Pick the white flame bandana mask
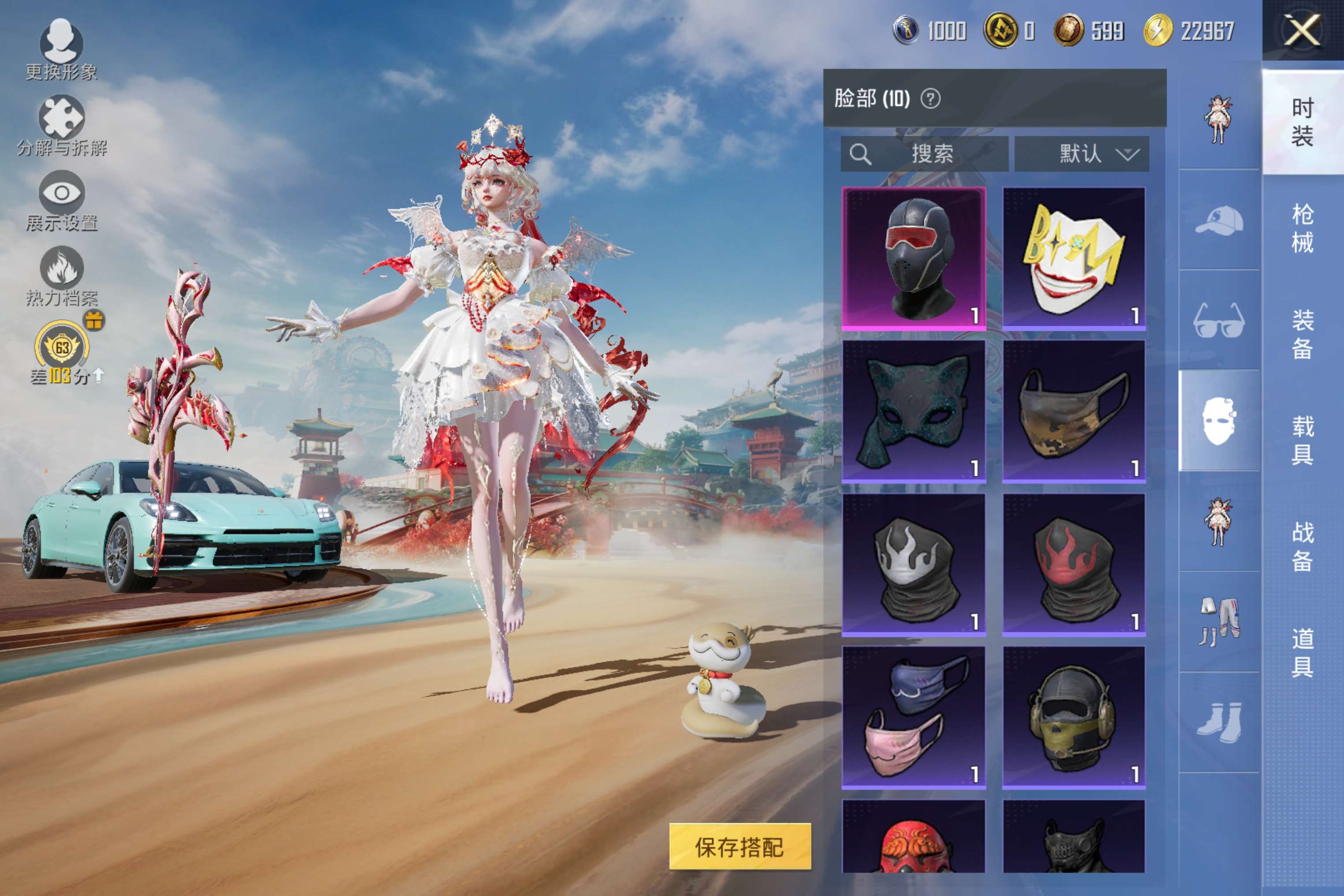1344x896 pixels. 913,564
